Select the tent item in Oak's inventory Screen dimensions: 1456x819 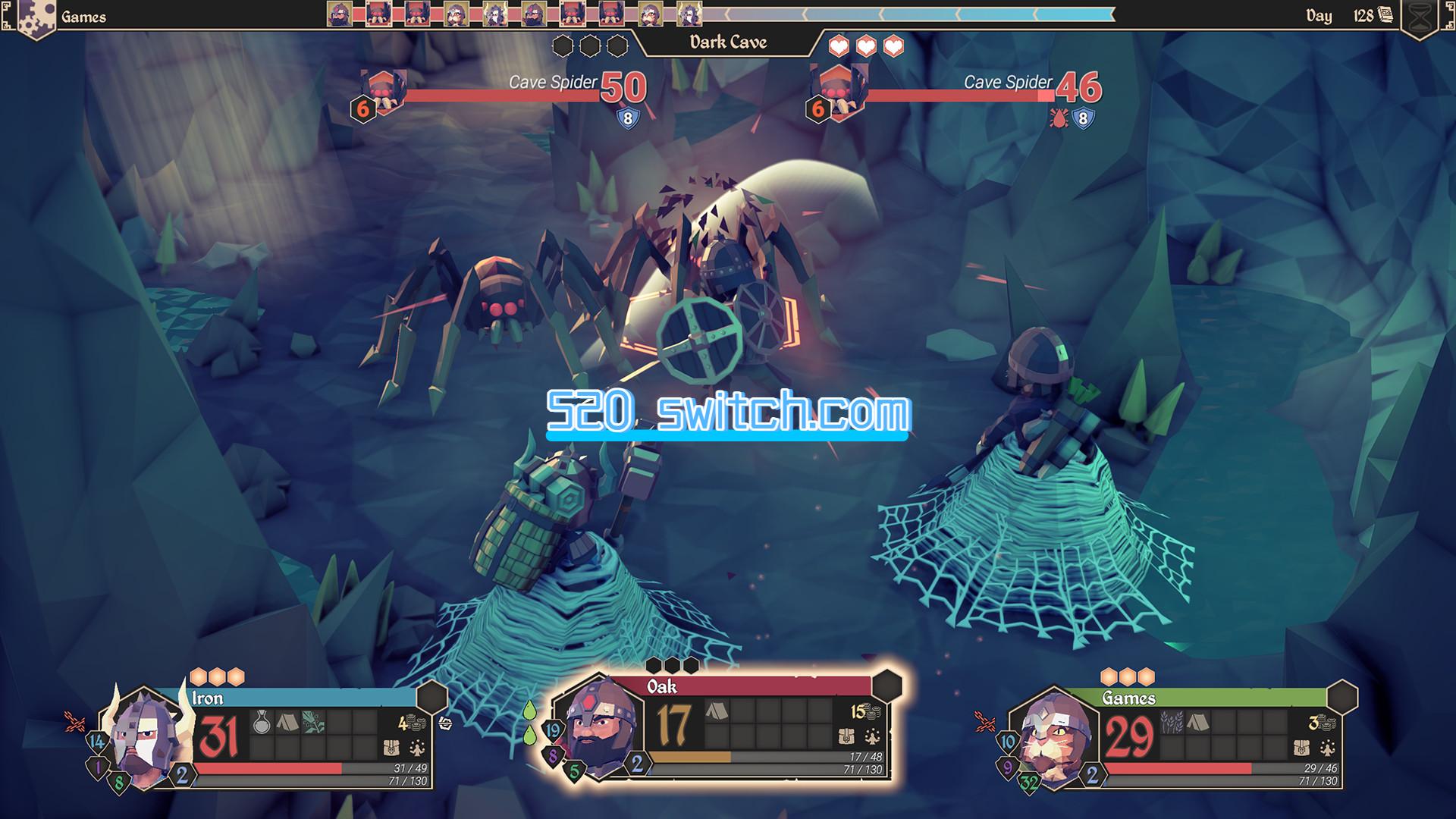(717, 711)
